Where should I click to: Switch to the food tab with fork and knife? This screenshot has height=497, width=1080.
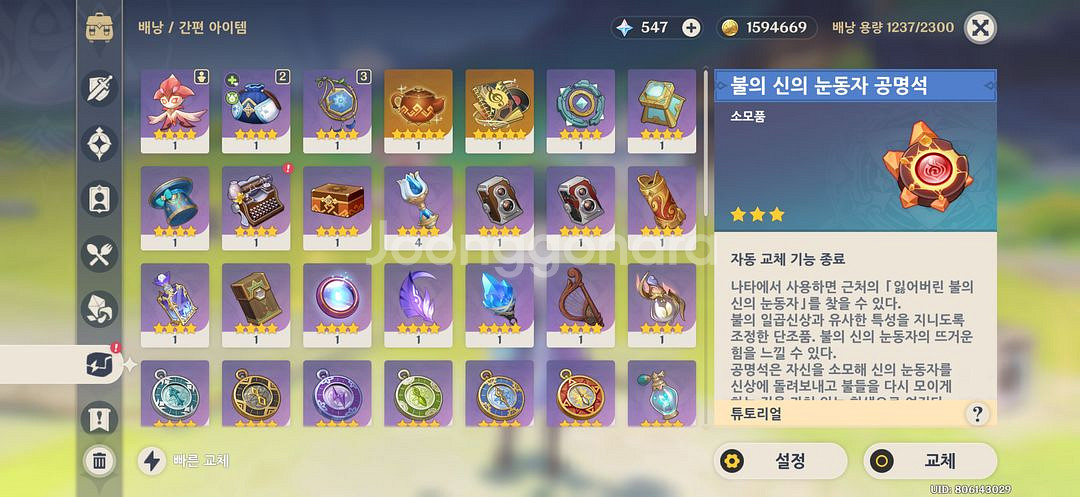pos(100,255)
